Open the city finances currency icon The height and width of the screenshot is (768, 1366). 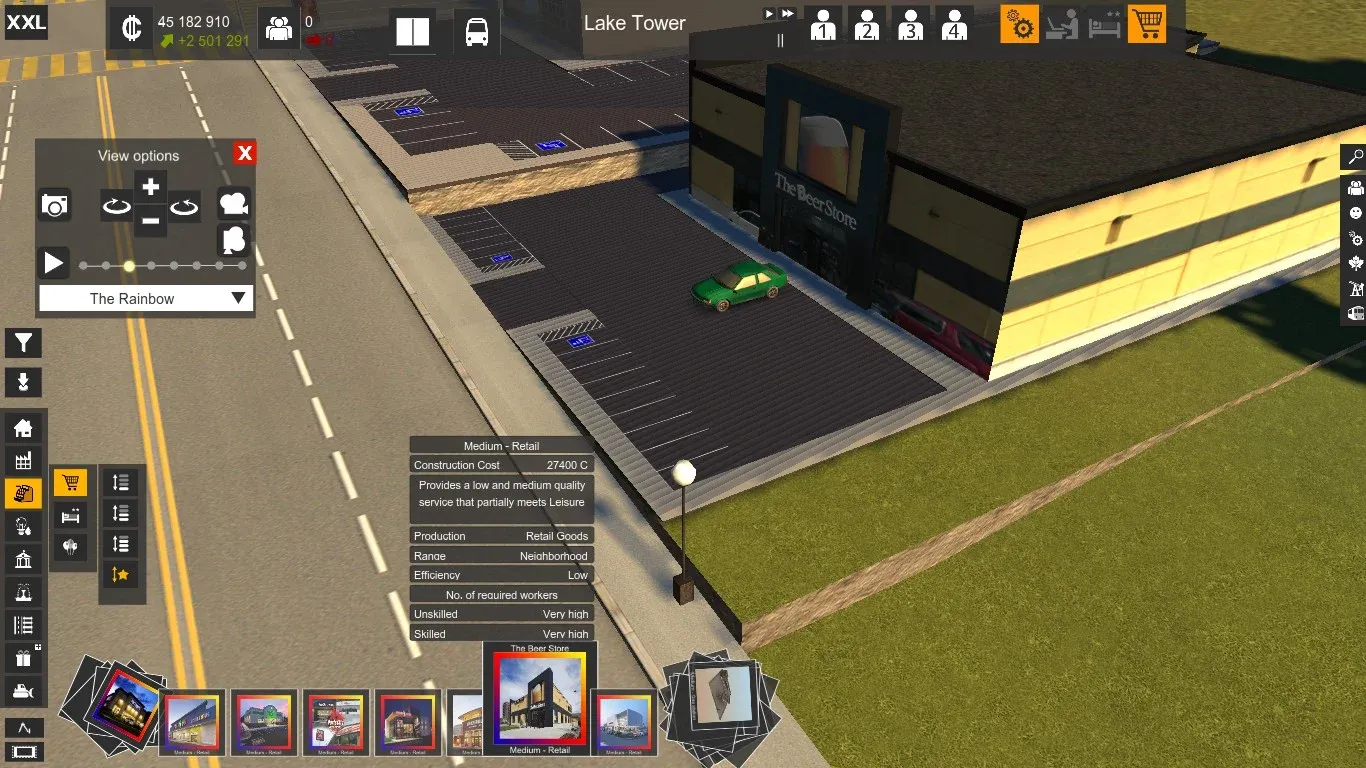click(131, 29)
